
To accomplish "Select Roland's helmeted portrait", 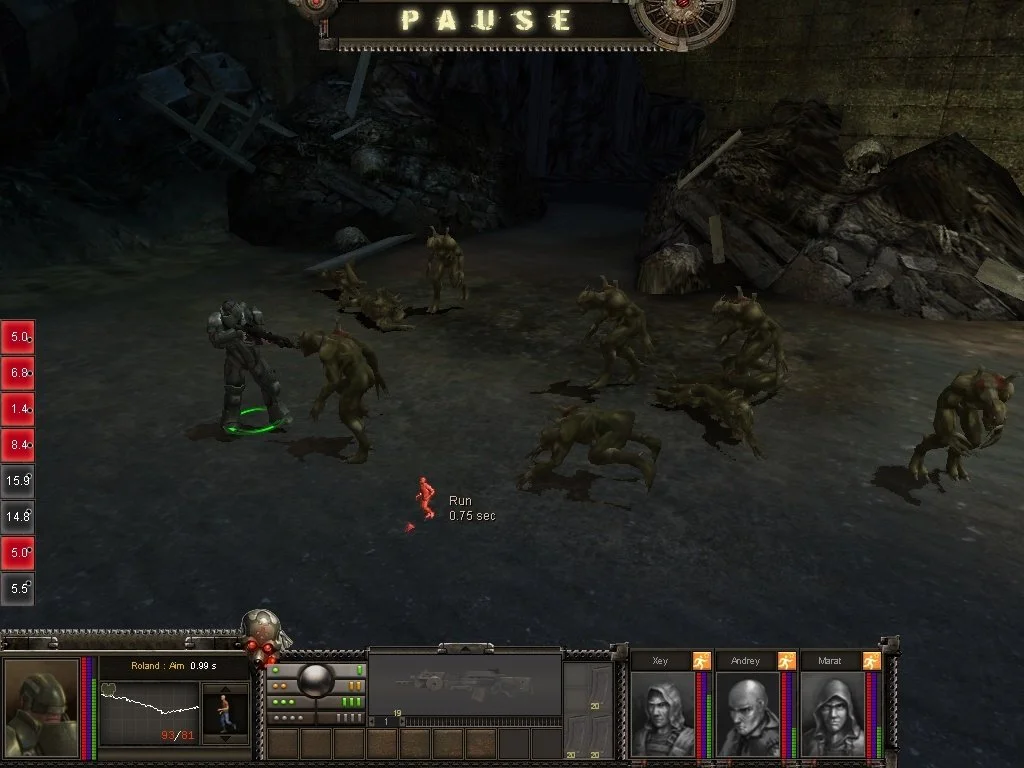I will coord(41,709).
